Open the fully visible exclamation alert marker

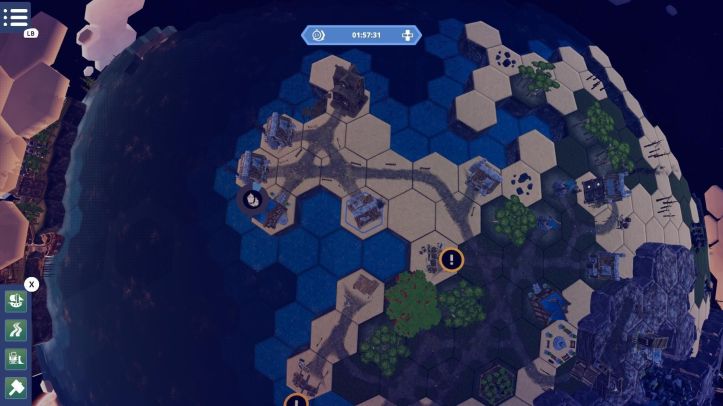pos(452,260)
